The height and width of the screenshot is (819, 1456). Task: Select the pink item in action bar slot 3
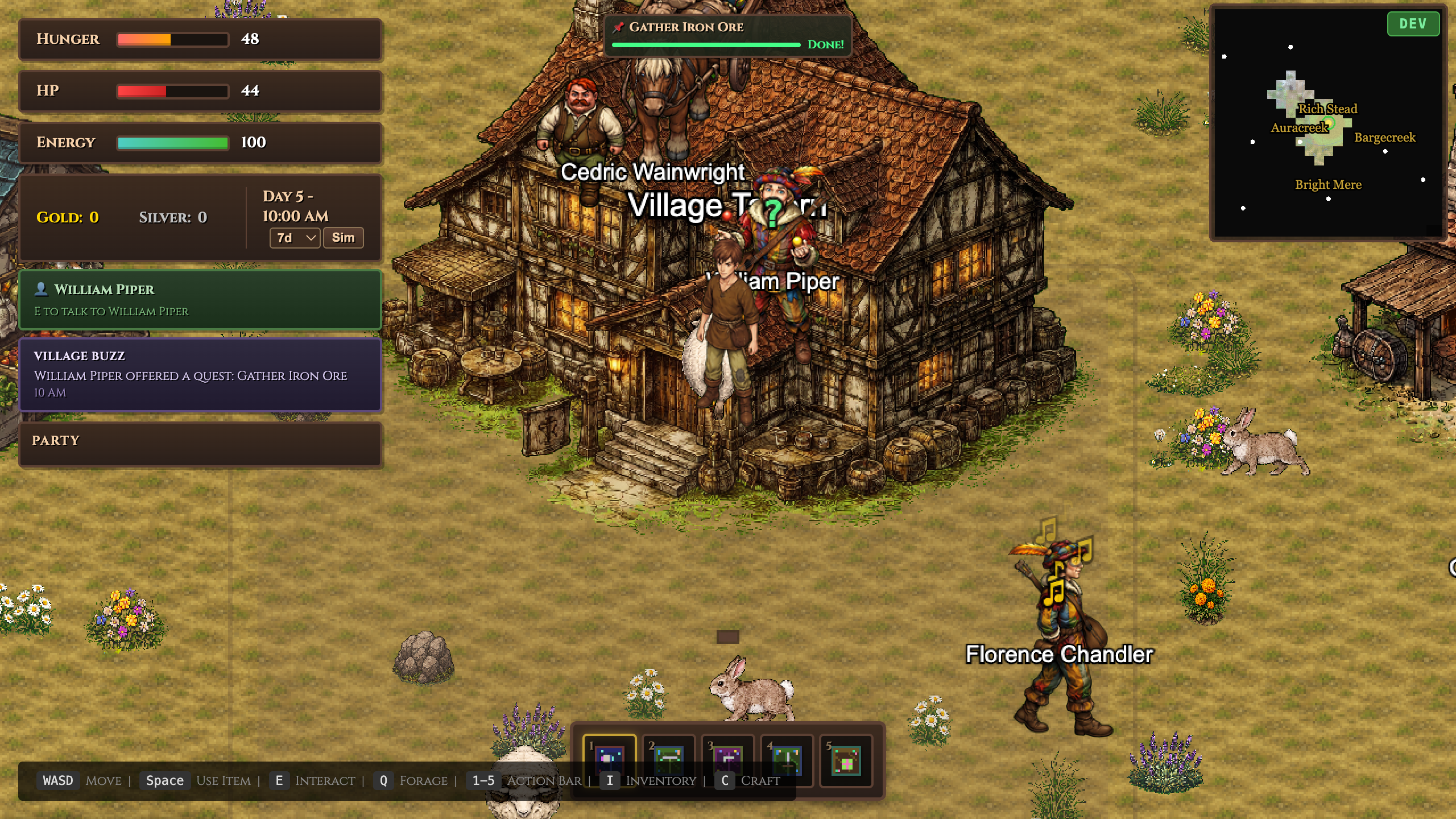click(727, 760)
